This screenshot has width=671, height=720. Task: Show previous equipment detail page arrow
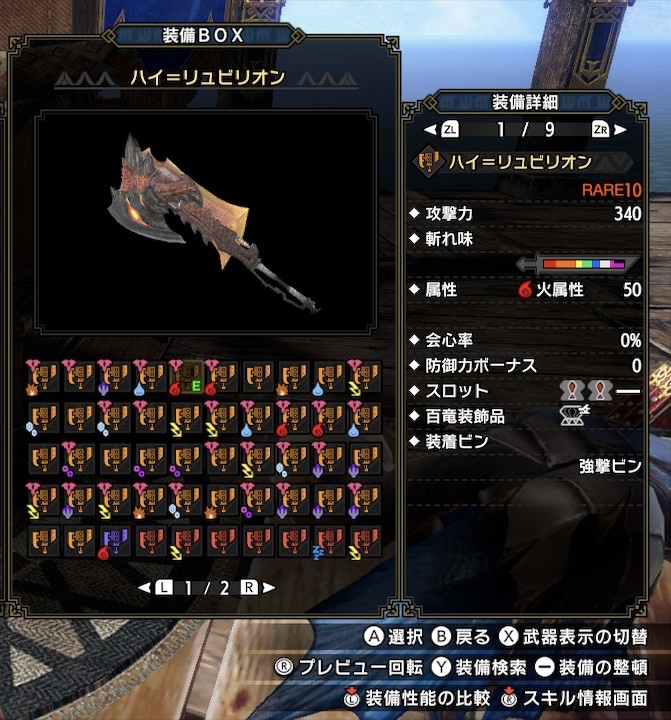[x=431, y=129]
